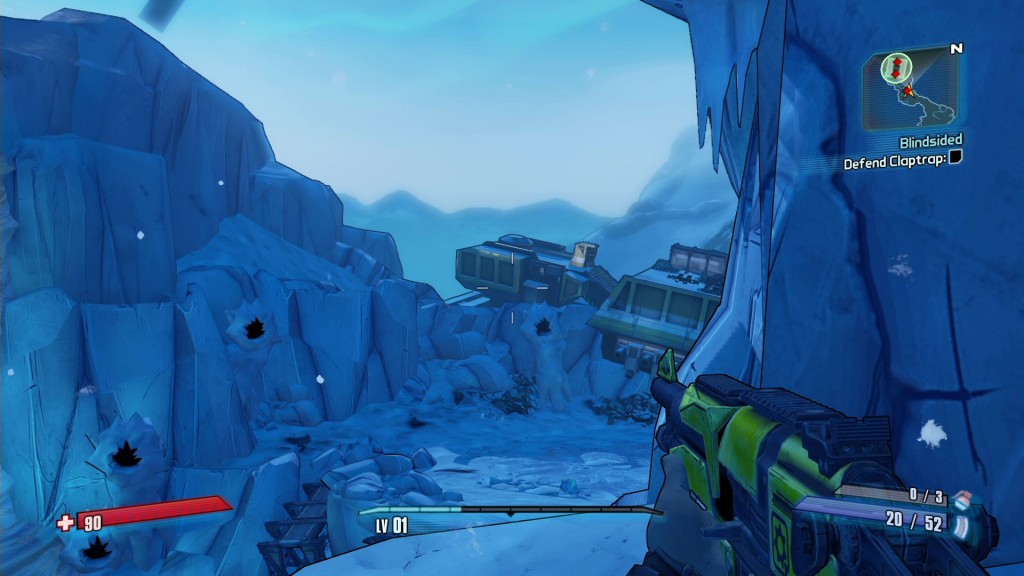Click the grenade icon beside the 0 / 3 count
The height and width of the screenshot is (576, 1024).
coord(961,497)
